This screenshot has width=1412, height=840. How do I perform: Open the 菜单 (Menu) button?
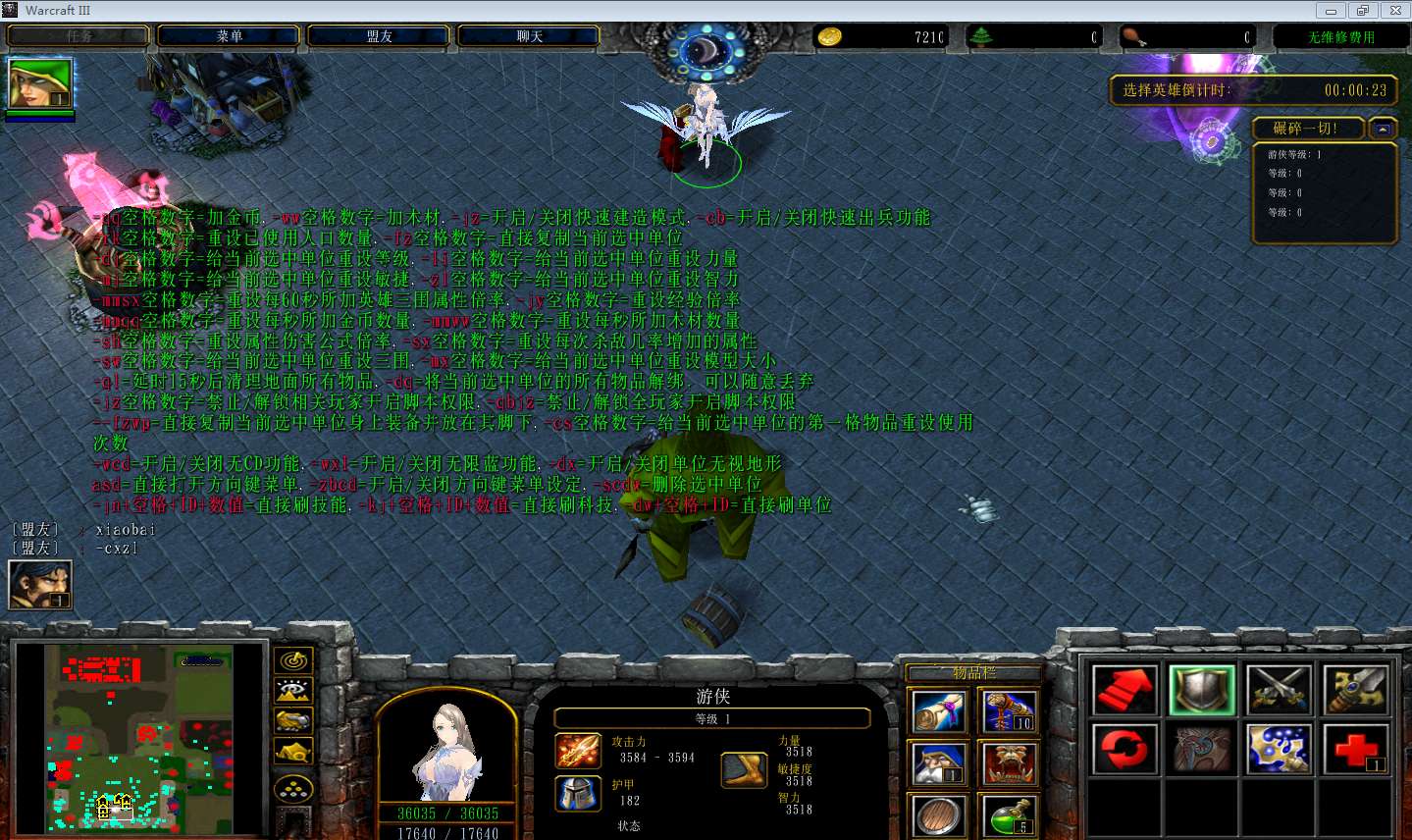pyautogui.click(x=229, y=36)
